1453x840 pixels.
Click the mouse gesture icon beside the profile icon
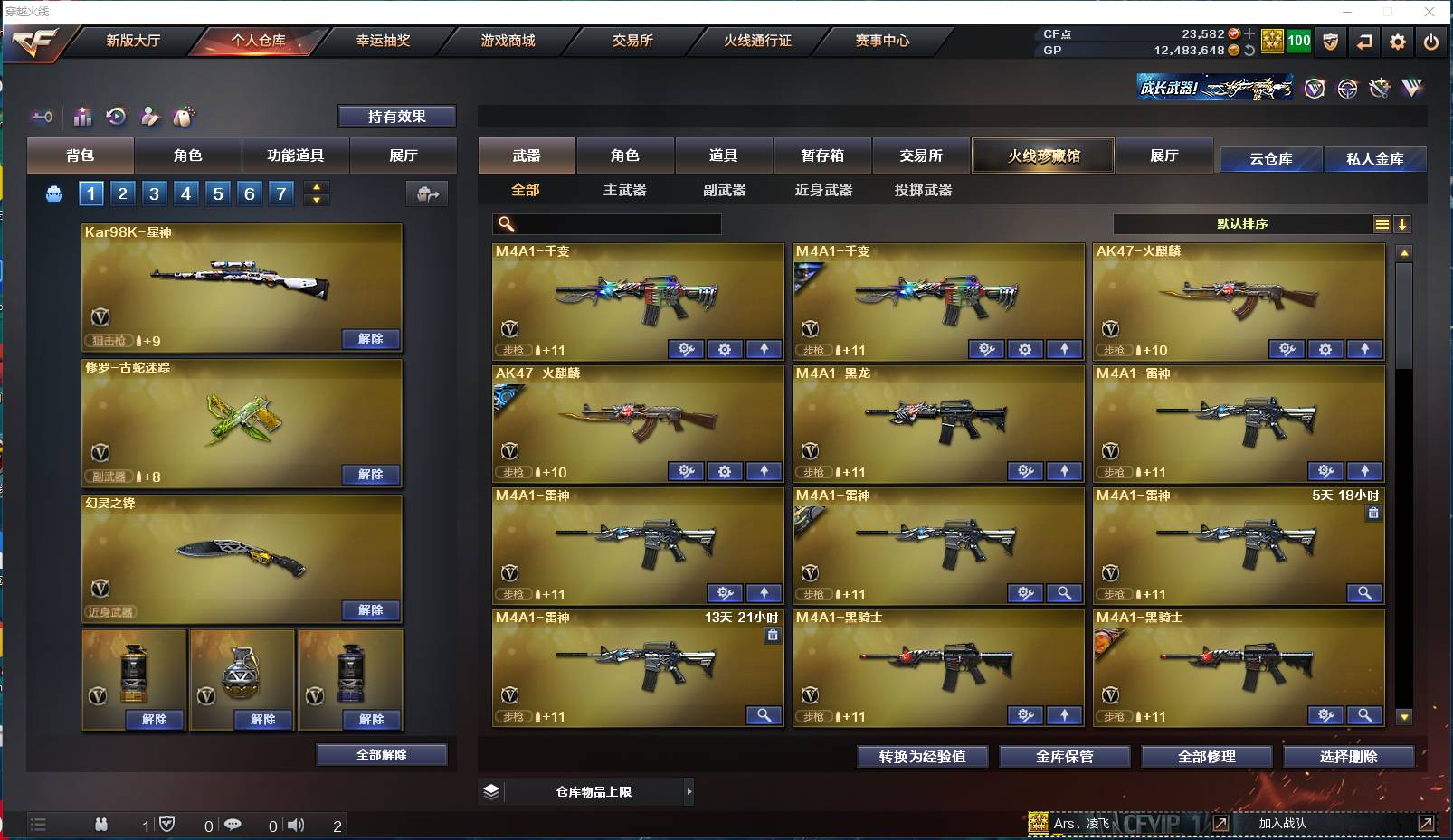click(186, 117)
